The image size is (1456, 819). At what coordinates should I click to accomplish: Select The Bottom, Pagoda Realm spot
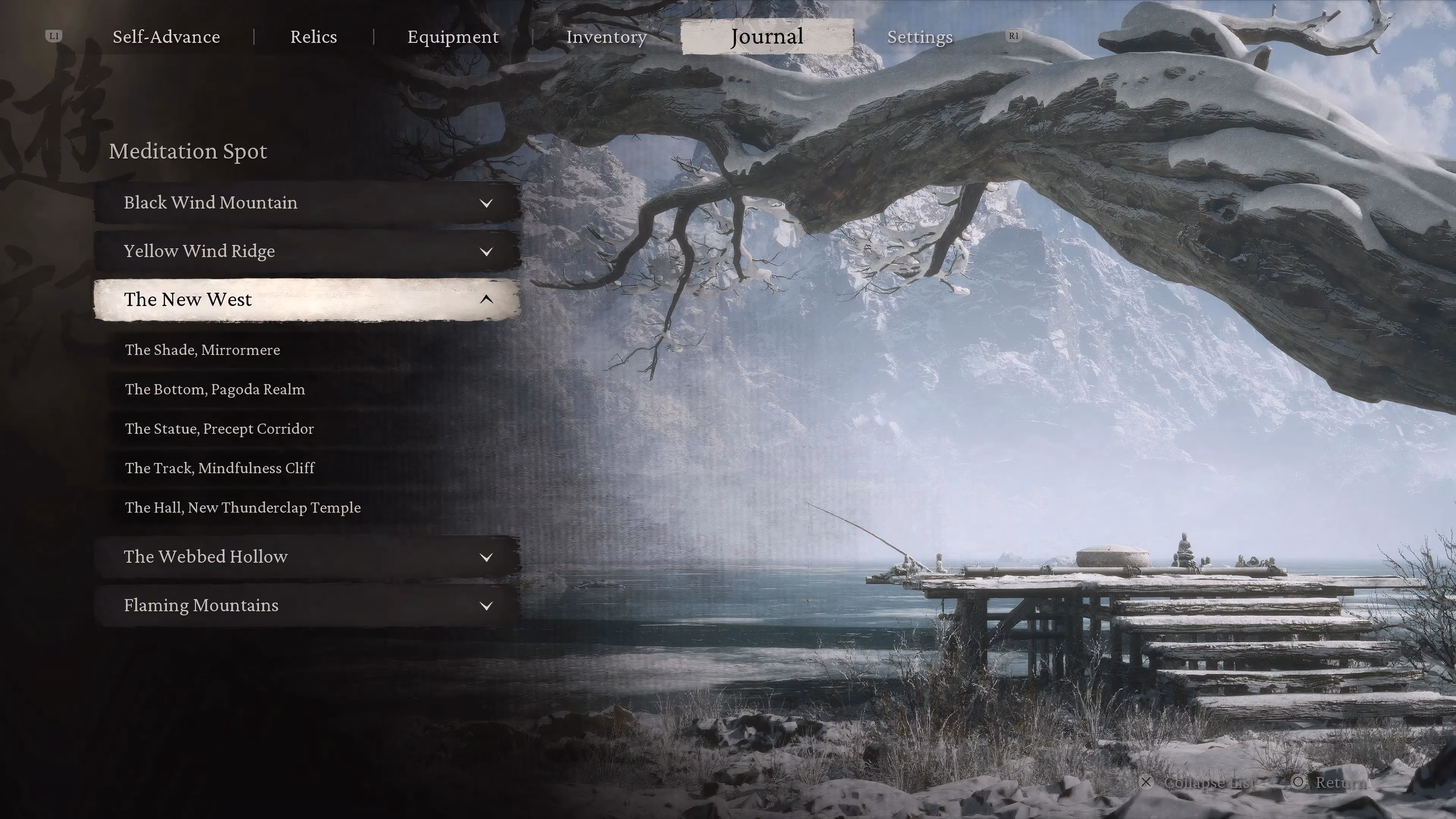point(215,389)
